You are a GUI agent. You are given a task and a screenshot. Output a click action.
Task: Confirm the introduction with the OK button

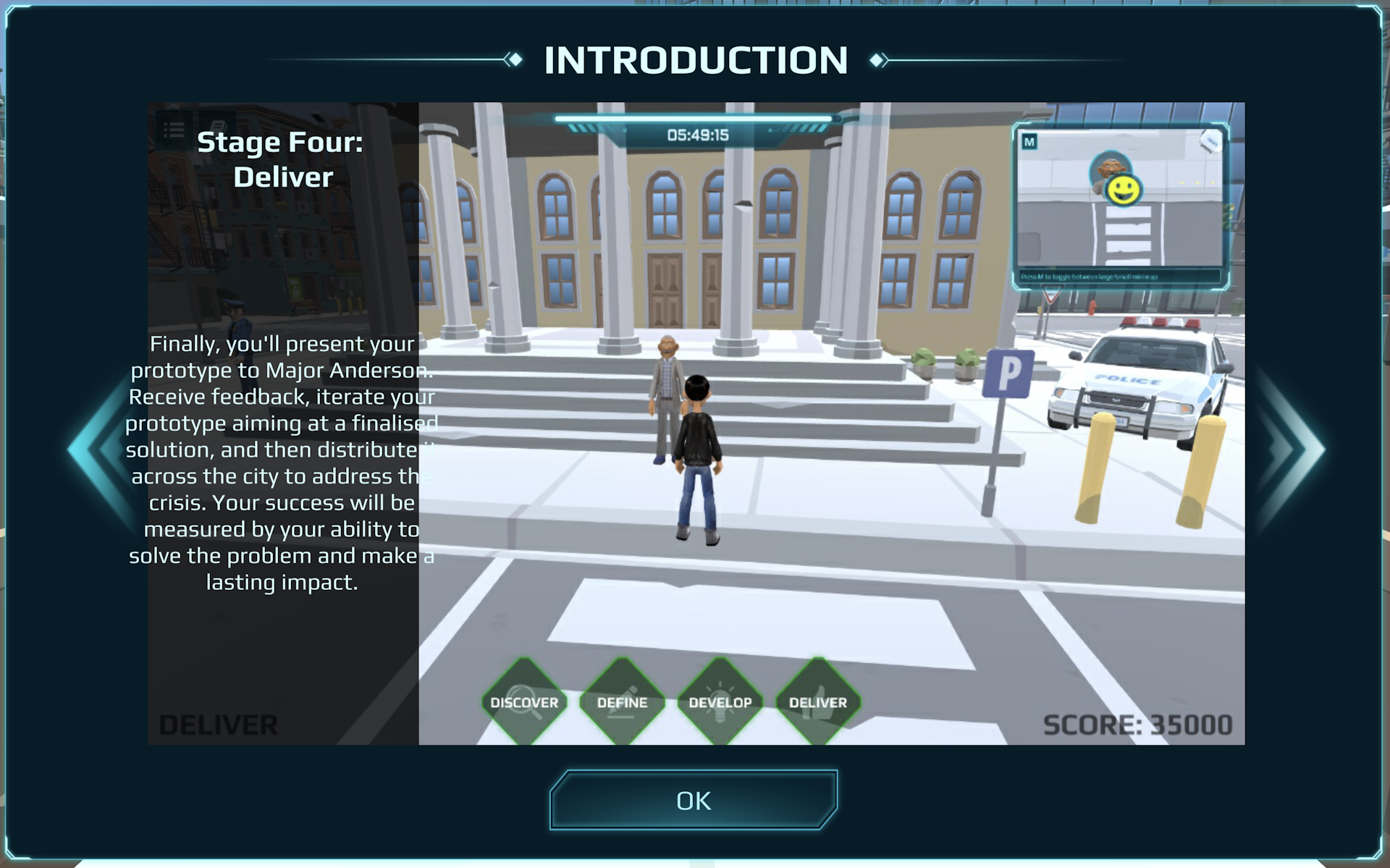tap(694, 800)
